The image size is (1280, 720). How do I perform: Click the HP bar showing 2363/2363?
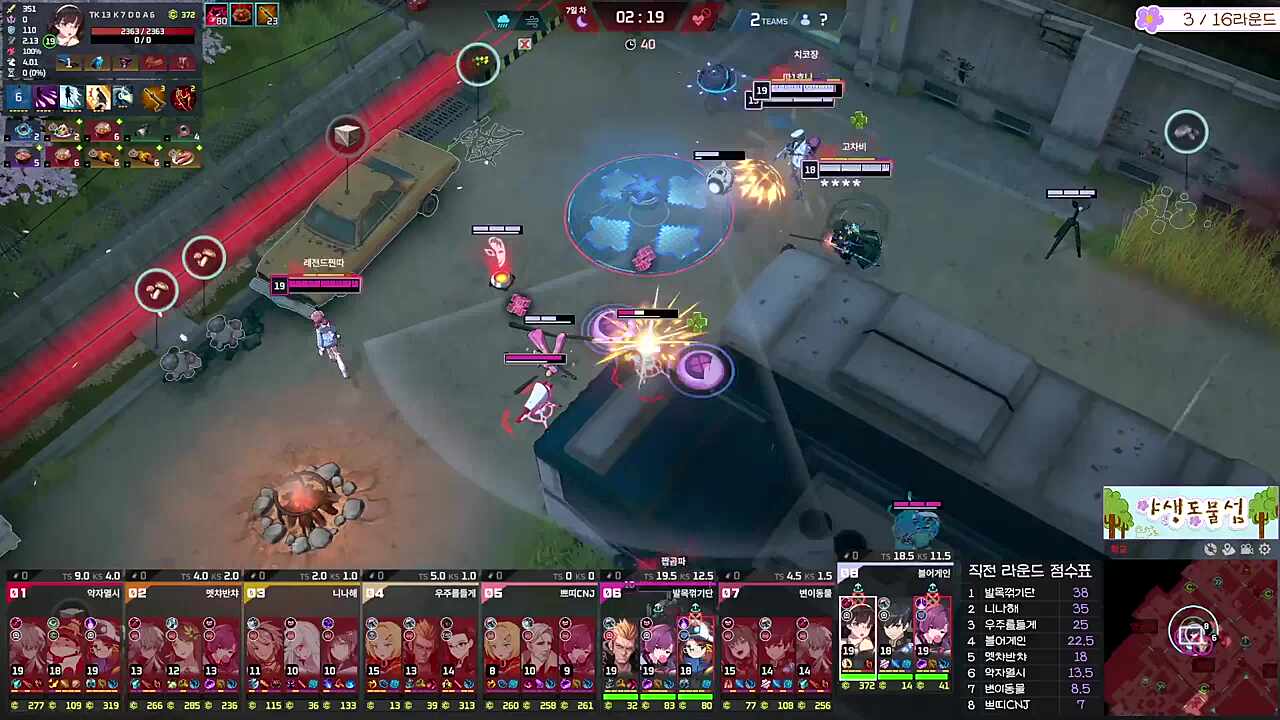click(x=142, y=31)
